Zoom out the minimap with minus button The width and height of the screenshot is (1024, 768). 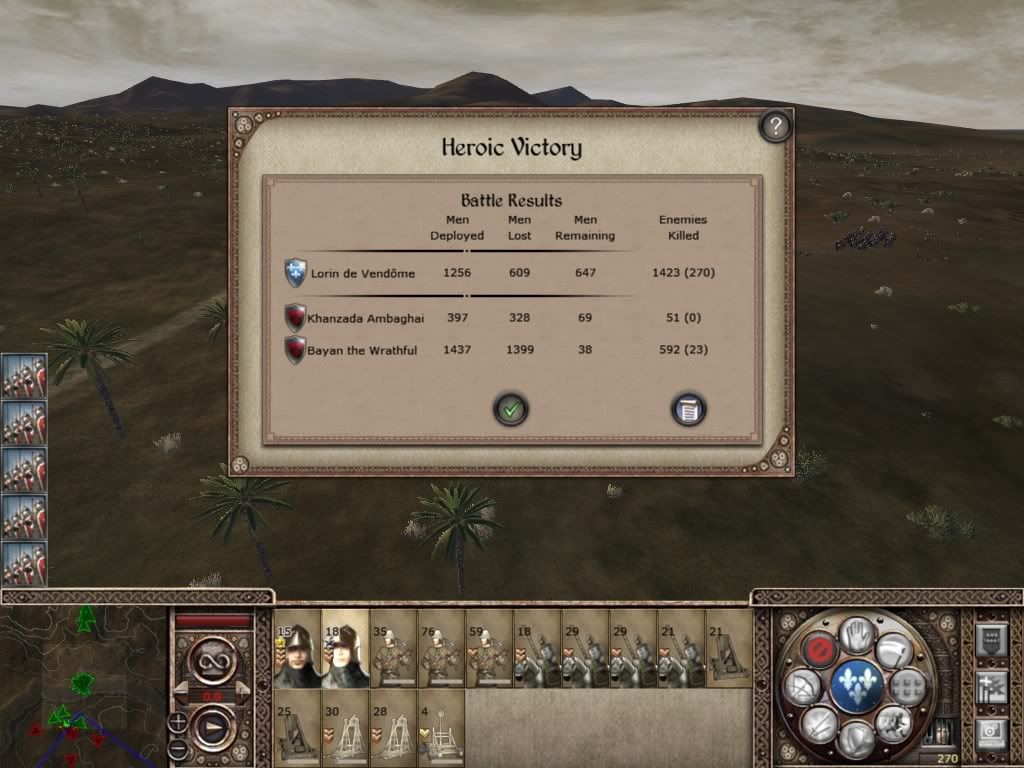pyautogui.click(x=178, y=748)
